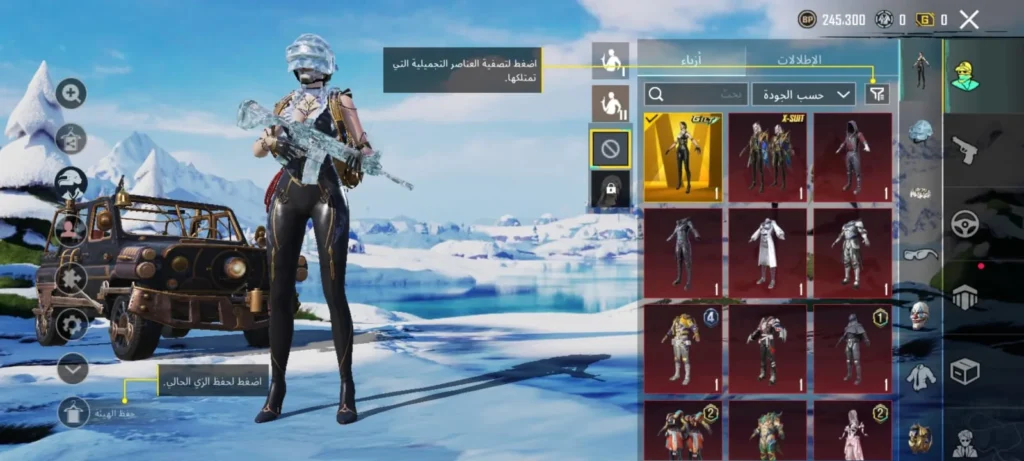Screen dimensions: 1024x461
Task: Open the gear settings icon
Action: tap(71, 323)
